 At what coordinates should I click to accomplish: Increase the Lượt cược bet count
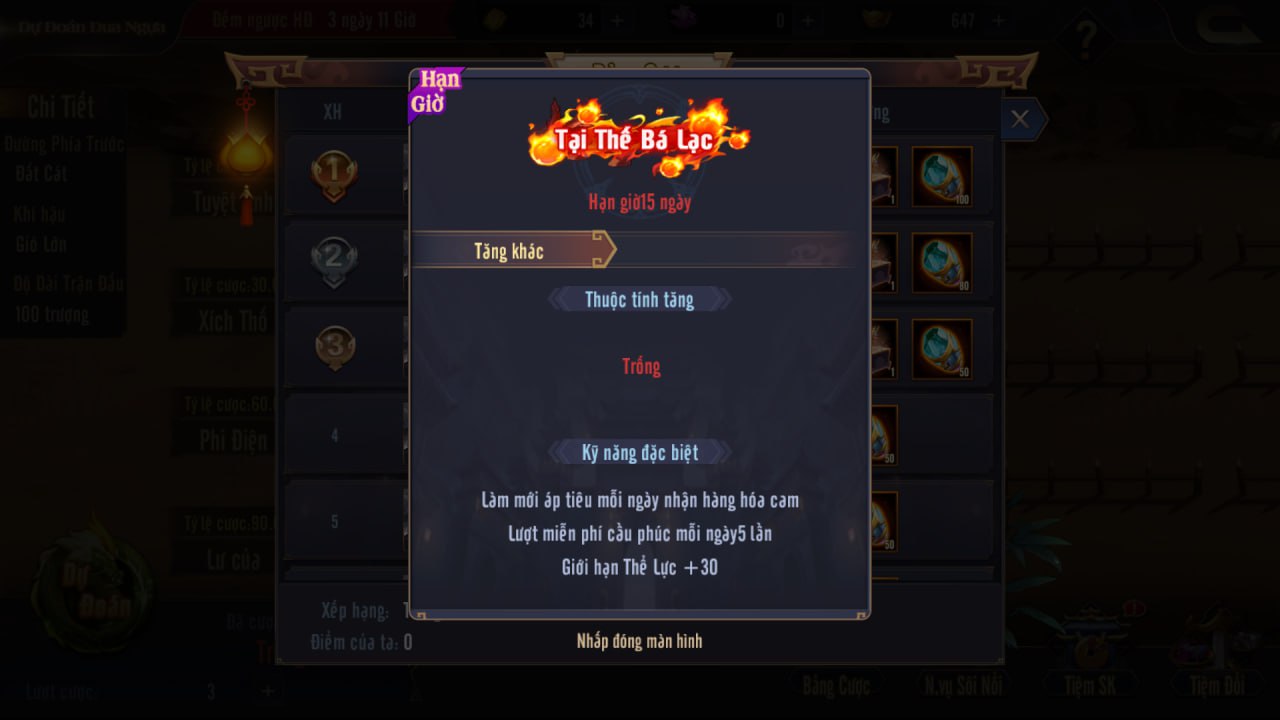click(x=268, y=691)
